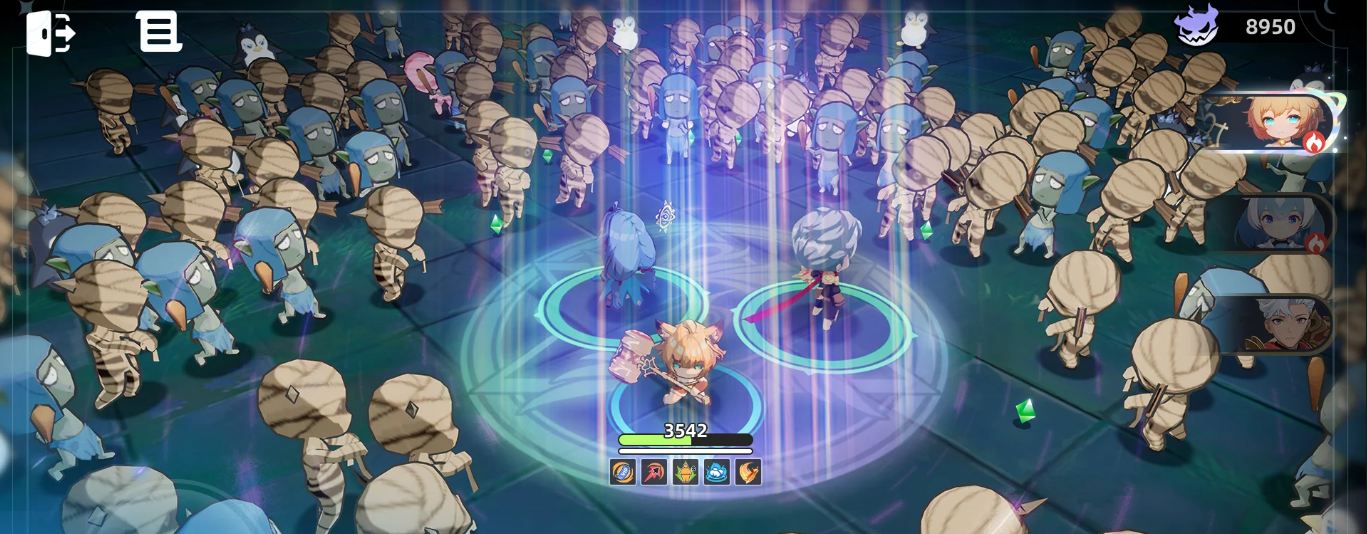Select the blue-haired character portrait
The height and width of the screenshot is (534, 1367).
[1283, 223]
